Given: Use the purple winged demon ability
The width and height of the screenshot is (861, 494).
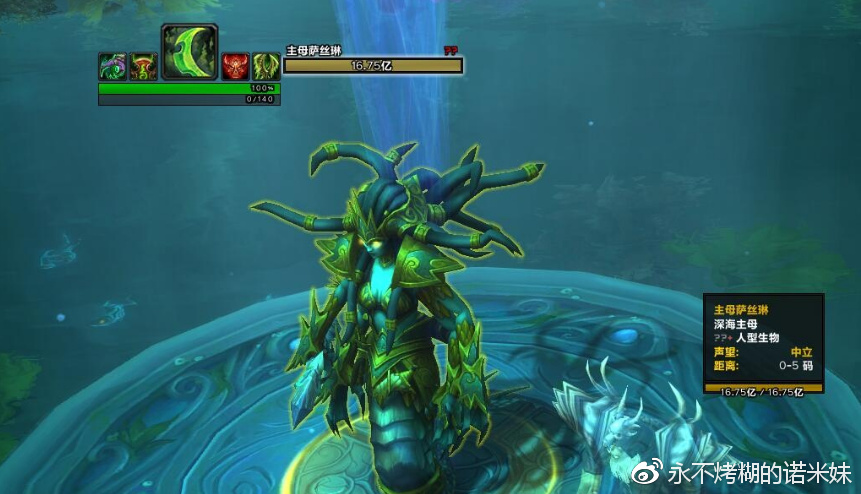Looking at the screenshot, I should tap(112, 67).
